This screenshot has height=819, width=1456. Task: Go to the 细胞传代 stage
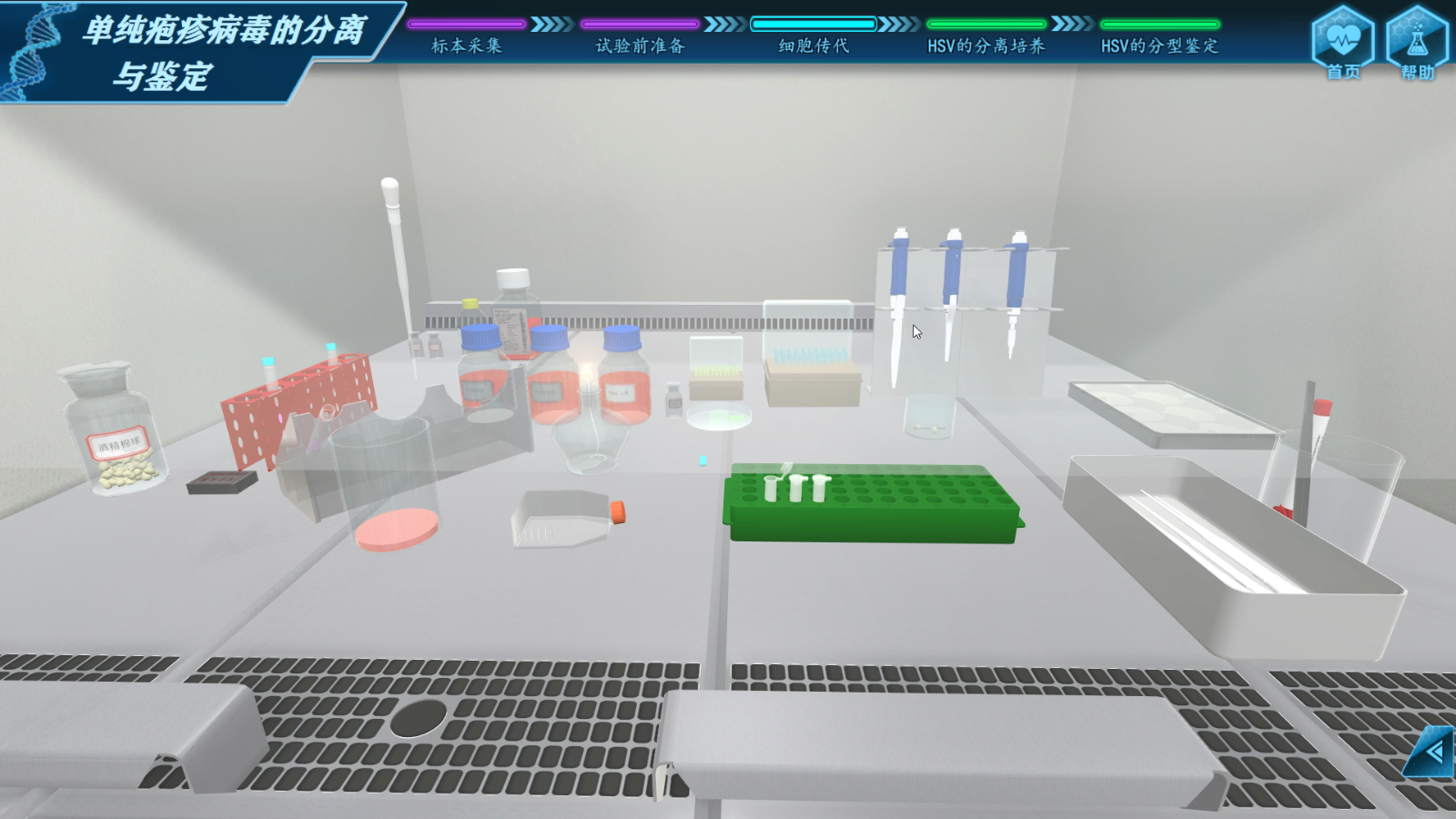[814, 44]
